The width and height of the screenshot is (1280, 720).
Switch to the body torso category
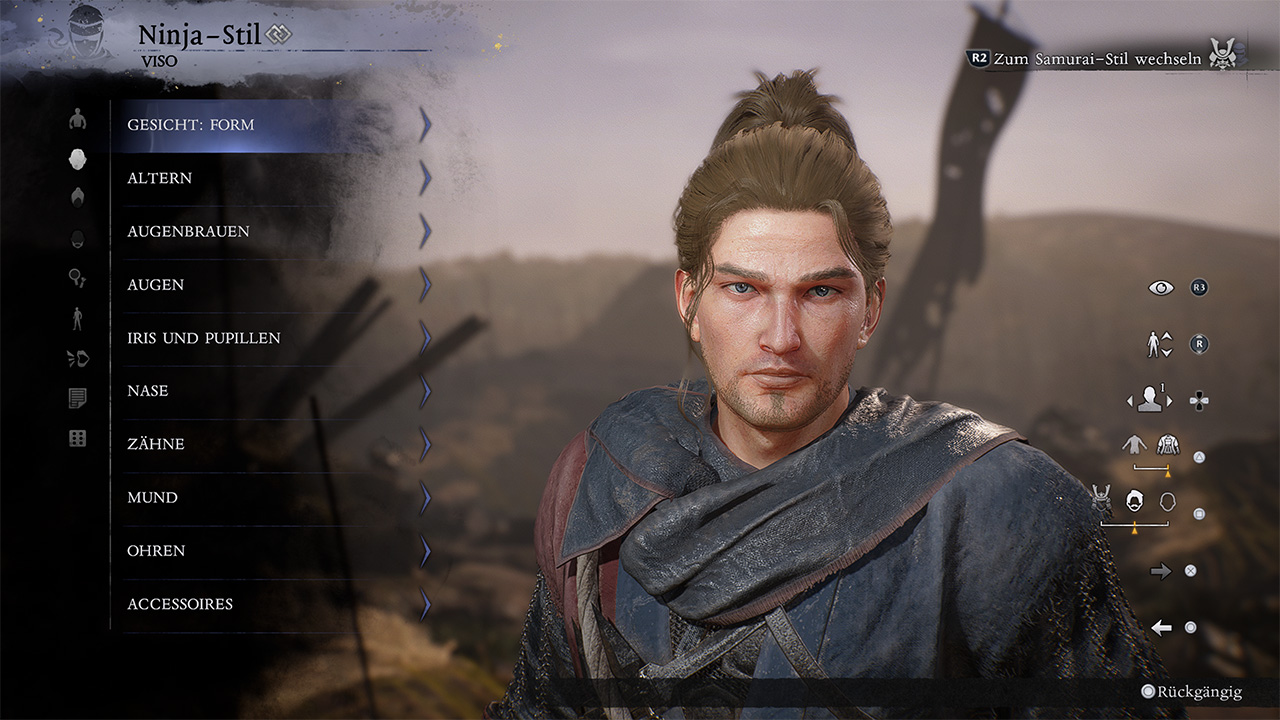click(x=77, y=120)
